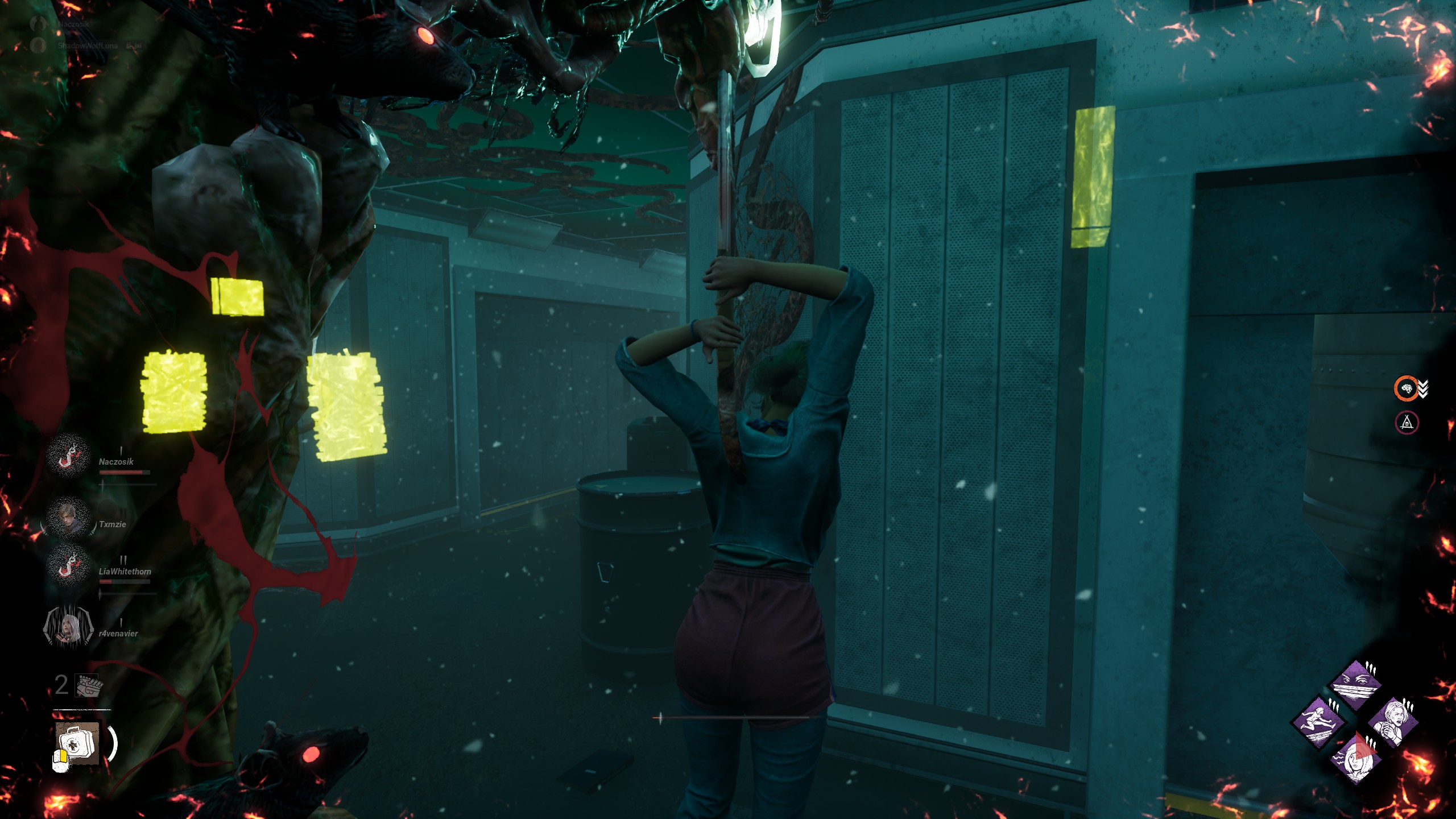This screenshot has height=819, width=1456.
Task: Click the brain status effect icon
Action: (1407, 388)
